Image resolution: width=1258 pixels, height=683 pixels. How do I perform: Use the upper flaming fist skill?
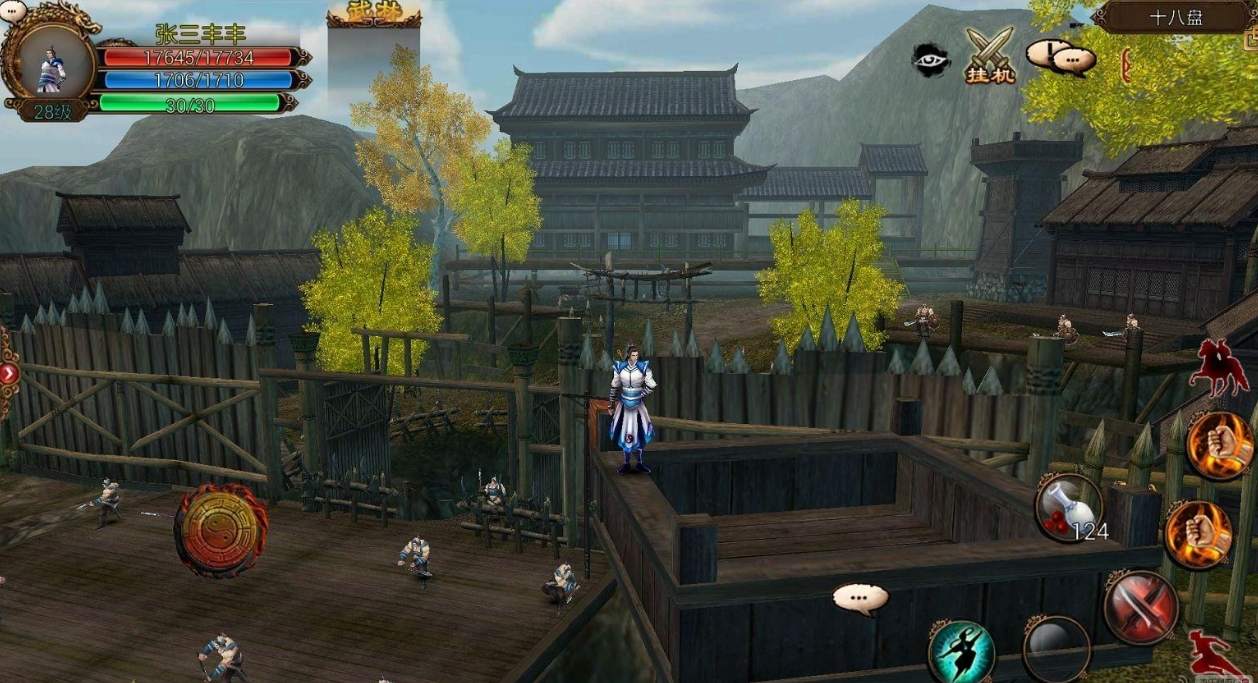(x=1220, y=445)
